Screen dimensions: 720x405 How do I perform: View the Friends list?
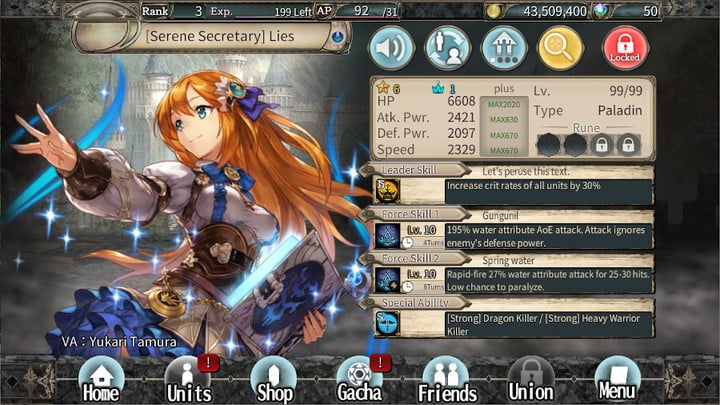click(447, 379)
